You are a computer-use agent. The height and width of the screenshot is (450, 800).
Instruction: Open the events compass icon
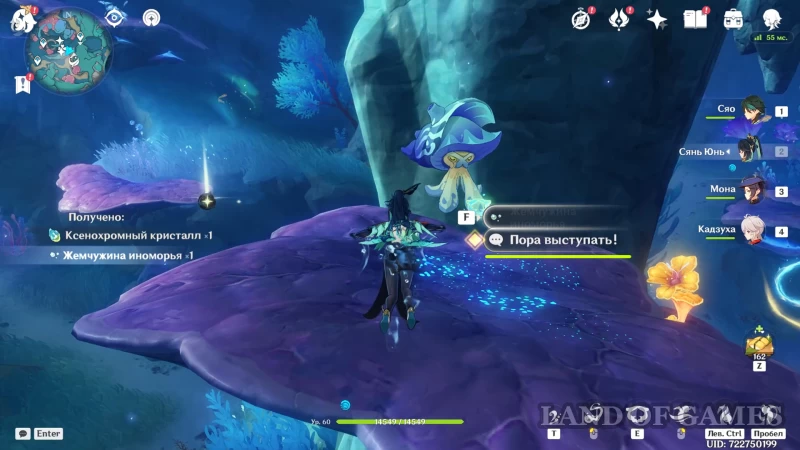581,18
